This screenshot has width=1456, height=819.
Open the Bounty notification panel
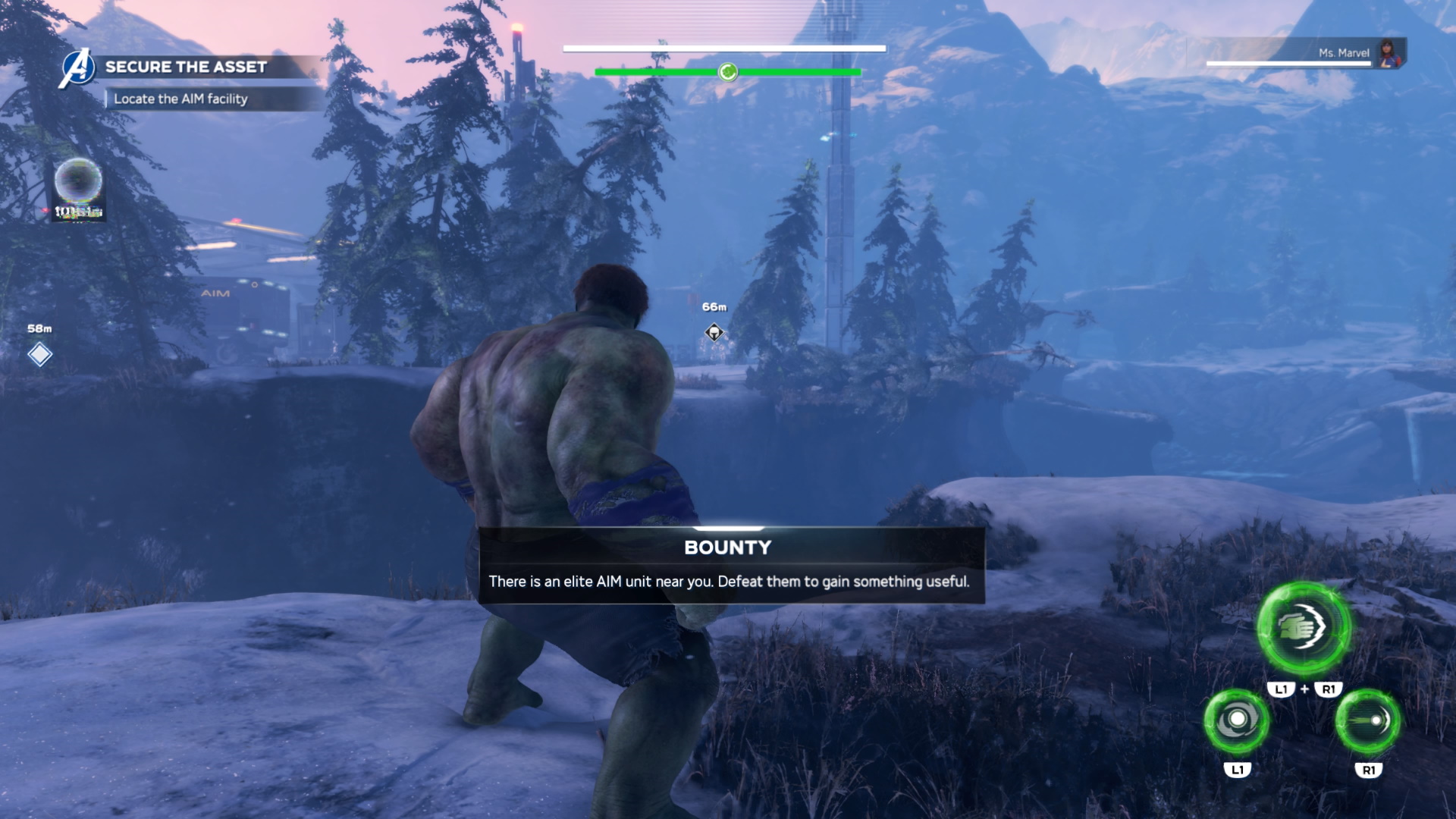click(731, 566)
